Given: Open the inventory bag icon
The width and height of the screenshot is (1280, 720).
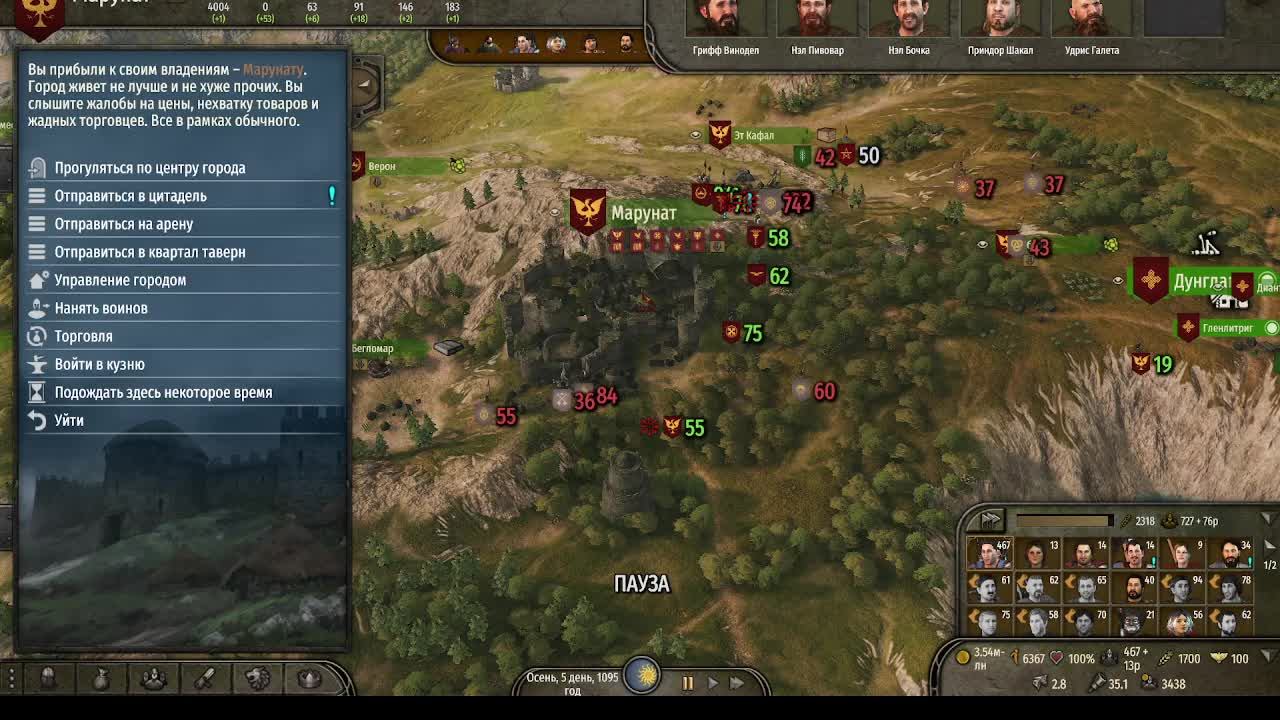Looking at the screenshot, I should coord(101,678).
